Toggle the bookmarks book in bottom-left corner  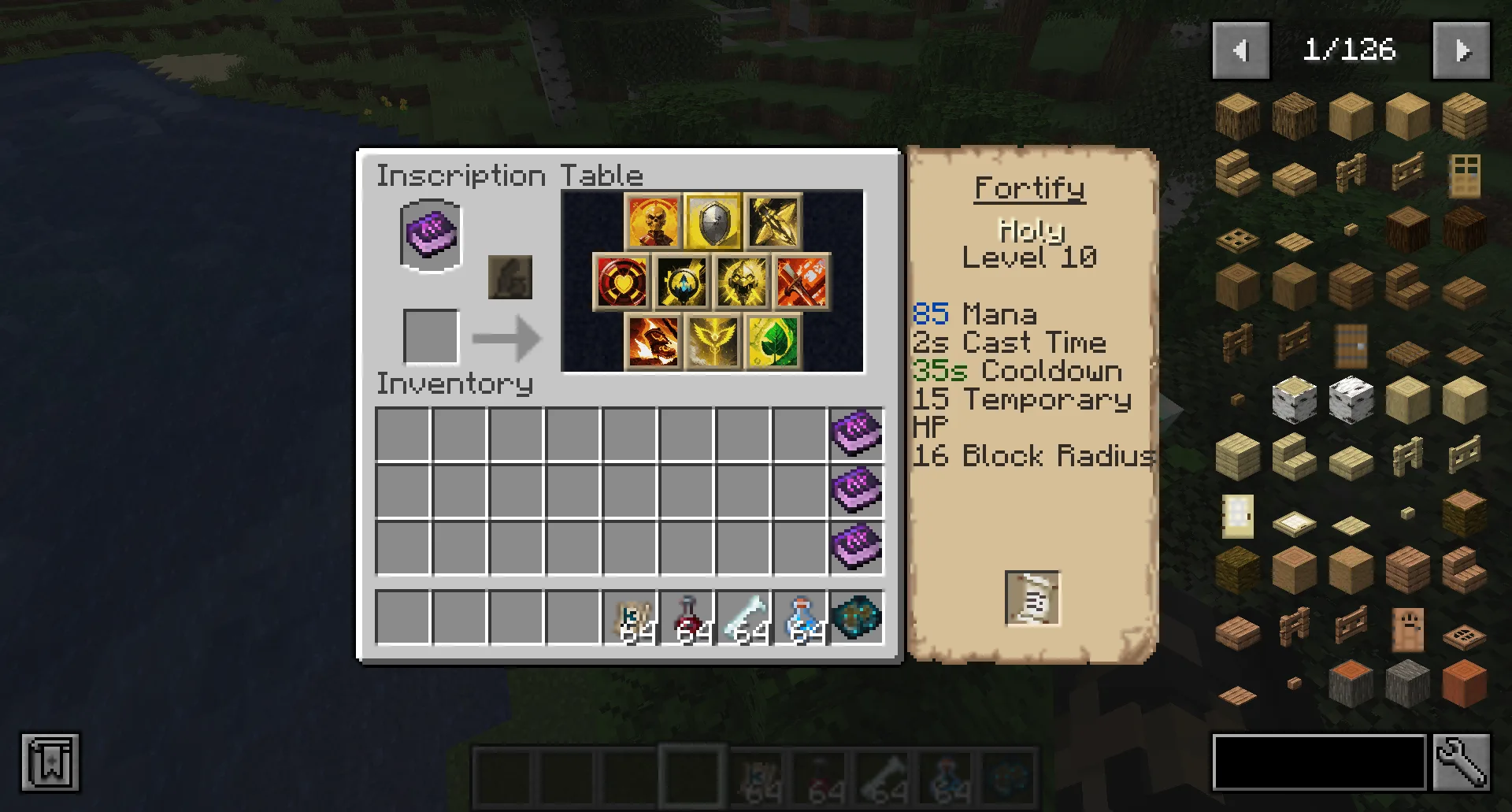click(50, 762)
